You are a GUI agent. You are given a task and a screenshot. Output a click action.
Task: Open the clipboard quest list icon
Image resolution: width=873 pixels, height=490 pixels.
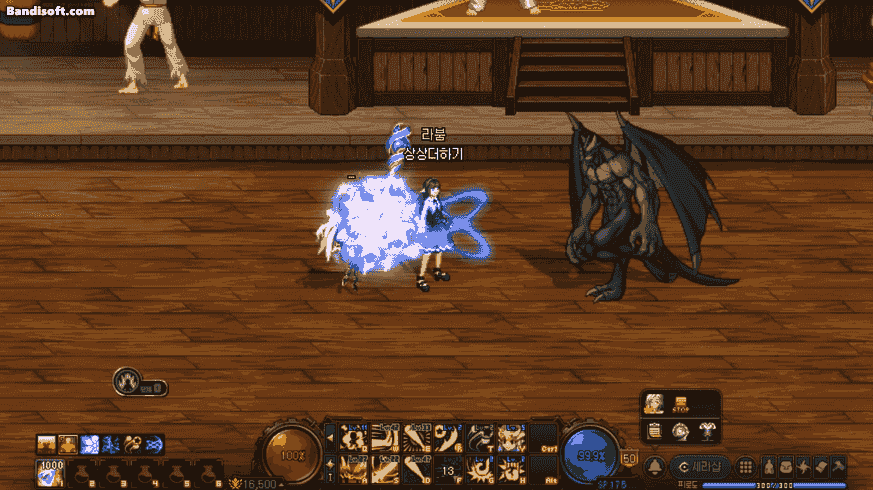pyautogui.click(x=654, y=431)
